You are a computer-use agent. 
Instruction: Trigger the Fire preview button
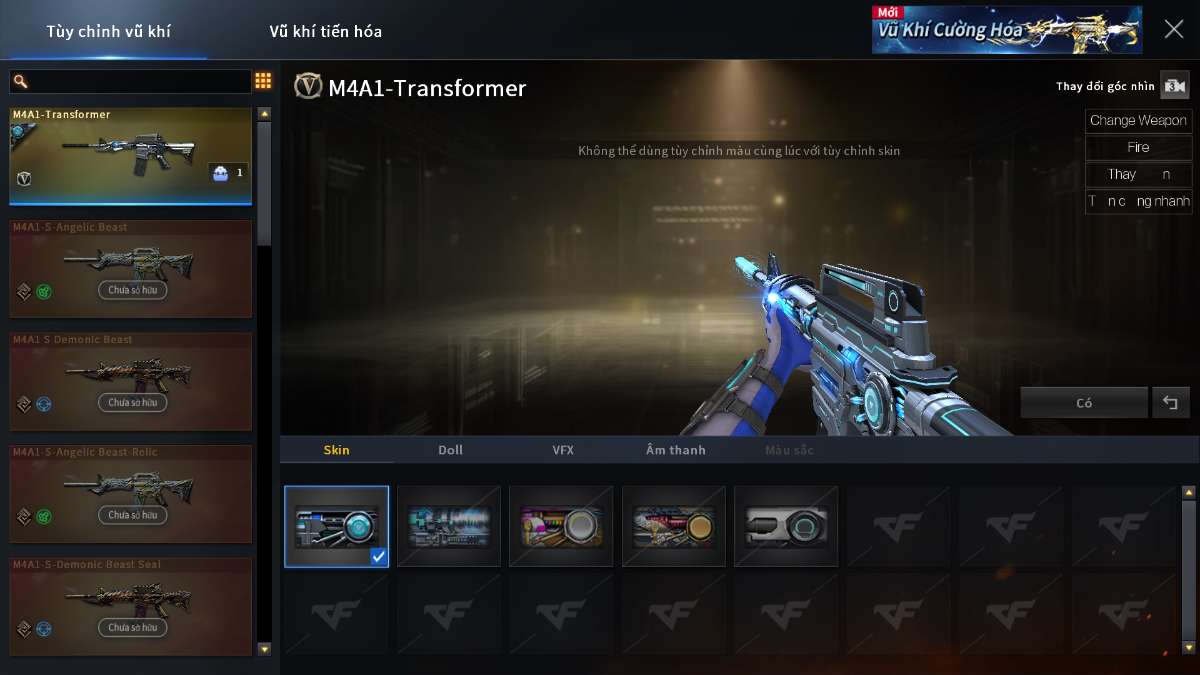pos(1138,147)
